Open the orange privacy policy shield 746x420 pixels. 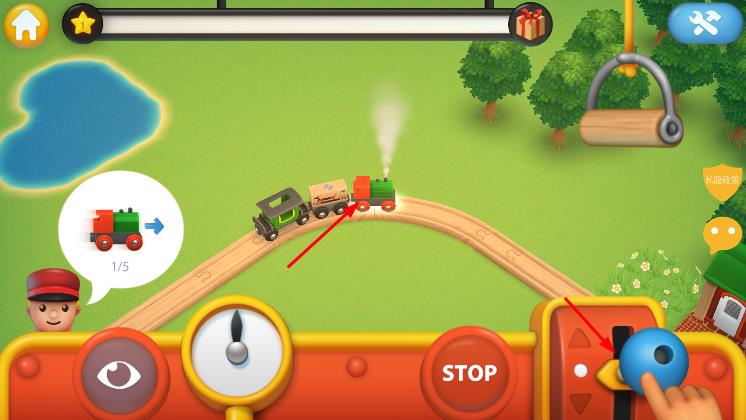point(722,181)
